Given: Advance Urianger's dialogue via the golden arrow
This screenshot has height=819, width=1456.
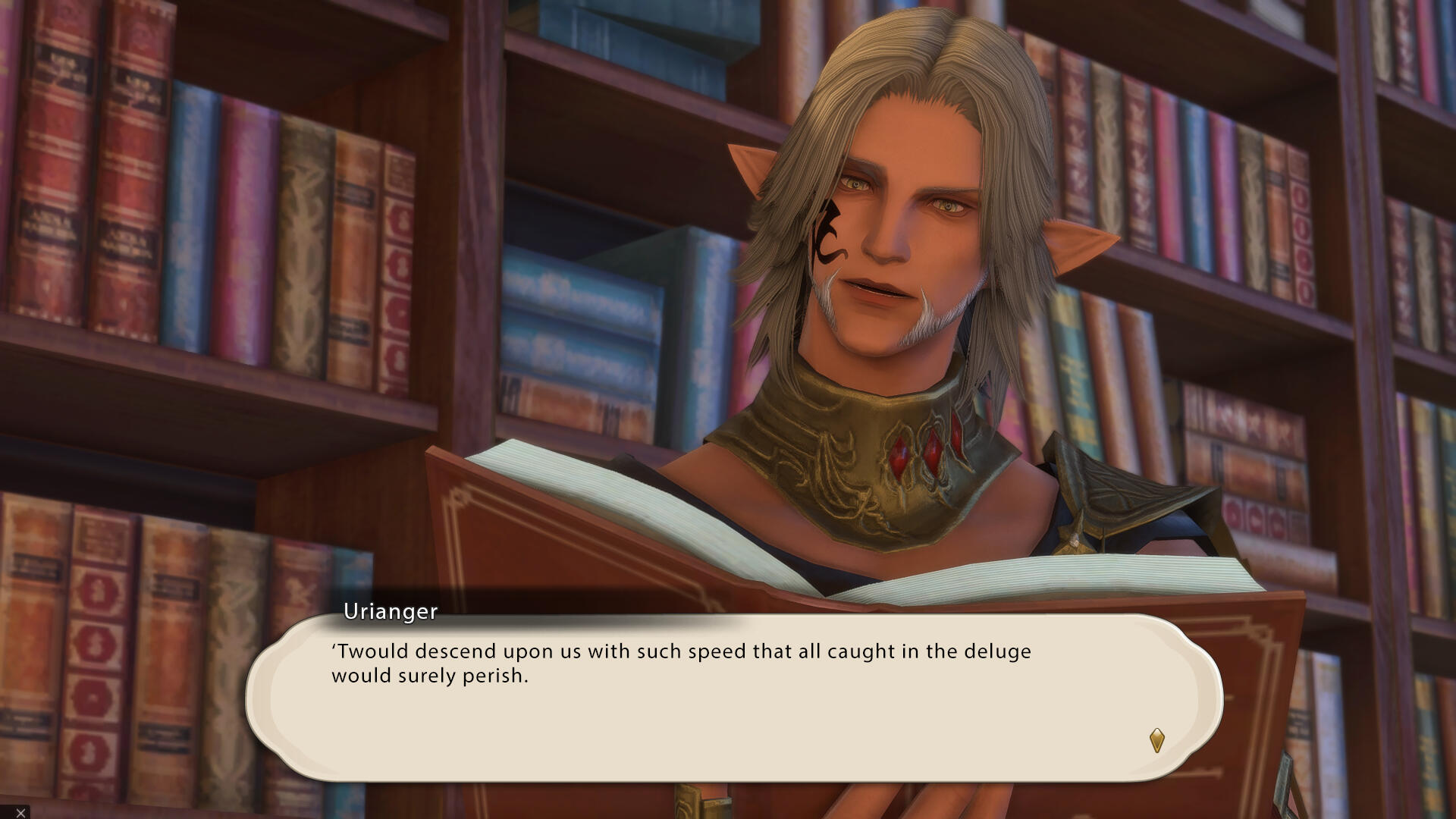Looking at the screenshot, I should [1156, 740].
